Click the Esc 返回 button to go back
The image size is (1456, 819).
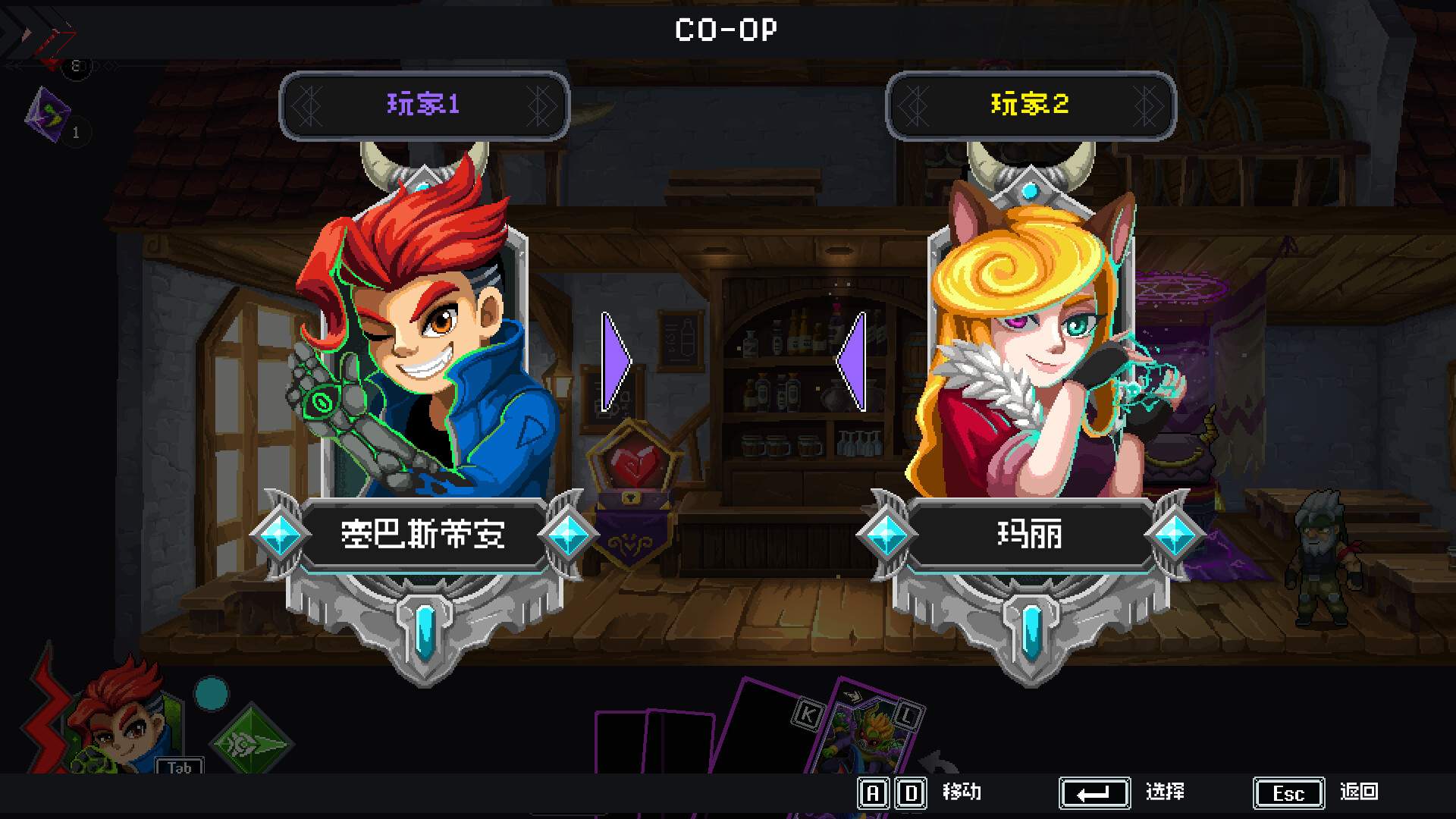pyautogui.click(x=1288, y=792)
